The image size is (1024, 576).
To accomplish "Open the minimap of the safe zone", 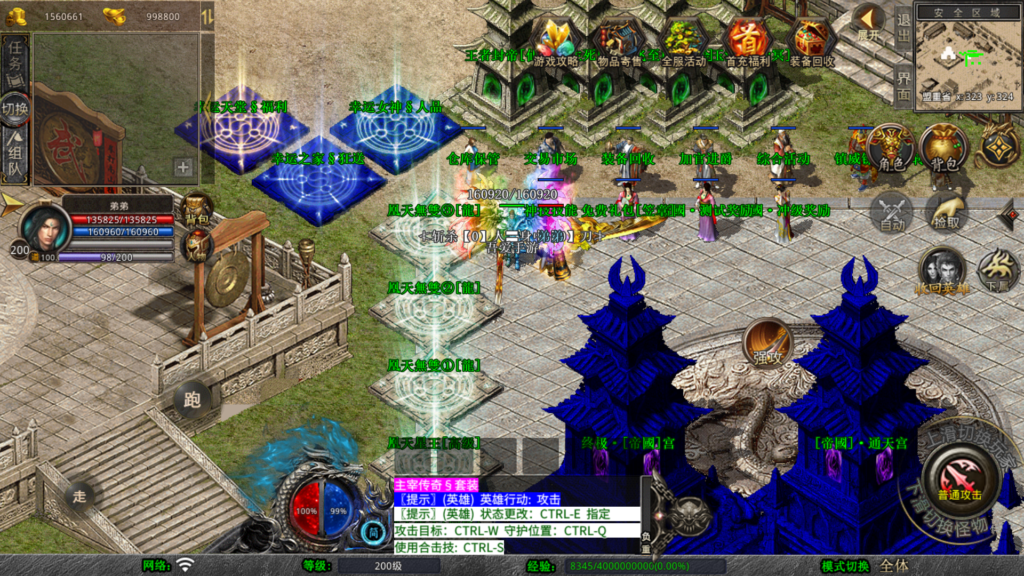I will click(967, 58).
